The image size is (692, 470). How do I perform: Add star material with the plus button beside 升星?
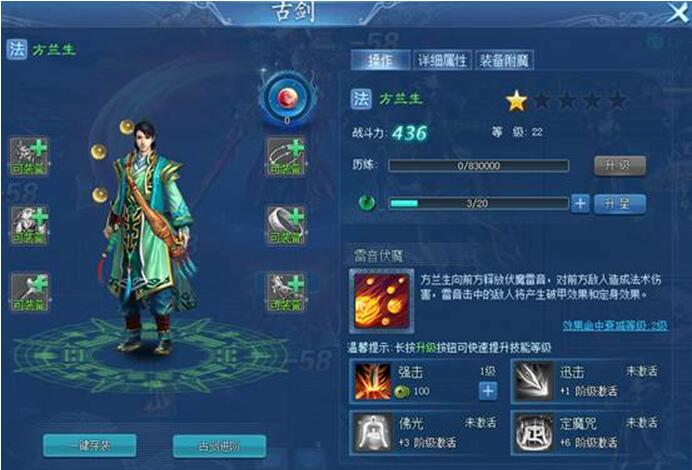(580, 203)
